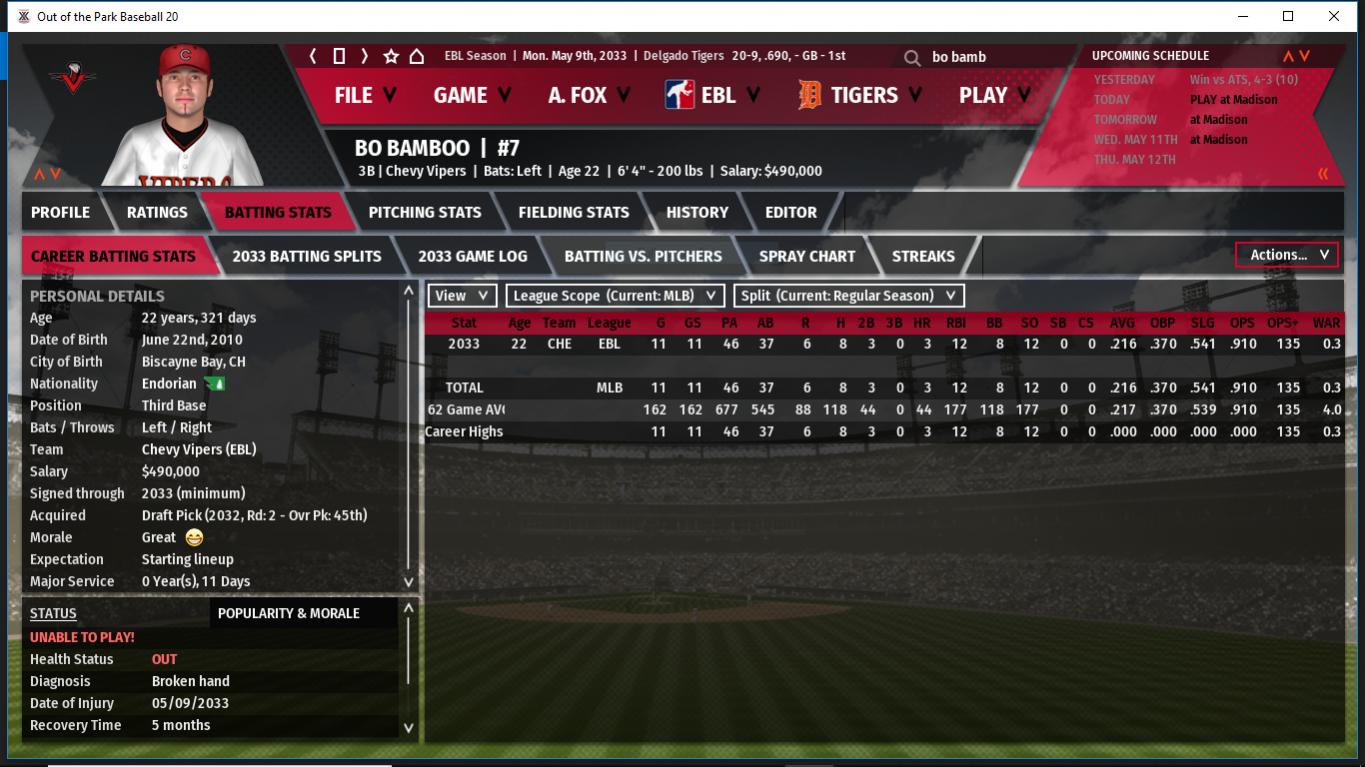
Task: Go to the HISTORY tab
Action: pos(697,212)
